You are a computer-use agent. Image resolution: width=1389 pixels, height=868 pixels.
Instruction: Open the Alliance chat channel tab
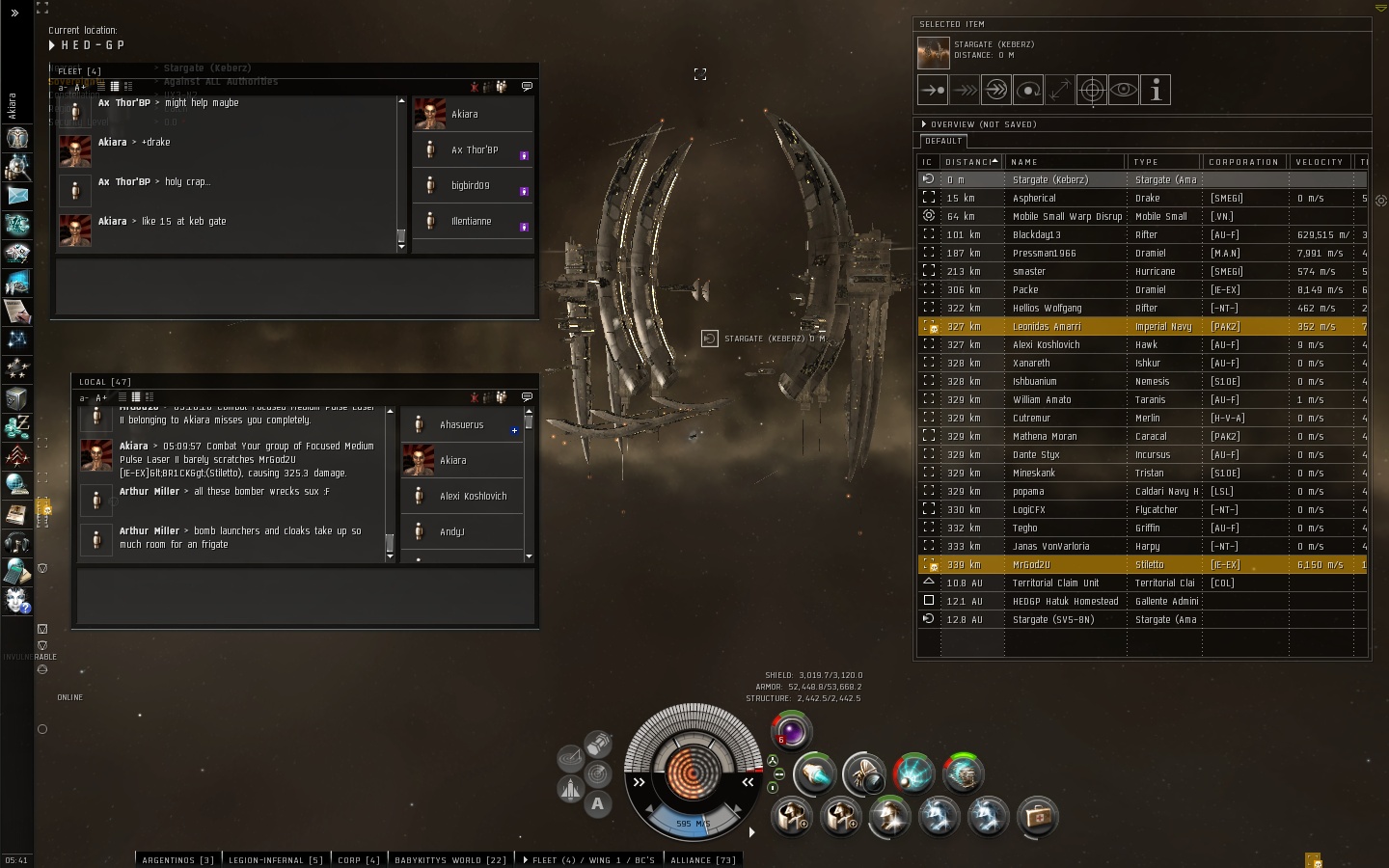(x=702, y=859)
